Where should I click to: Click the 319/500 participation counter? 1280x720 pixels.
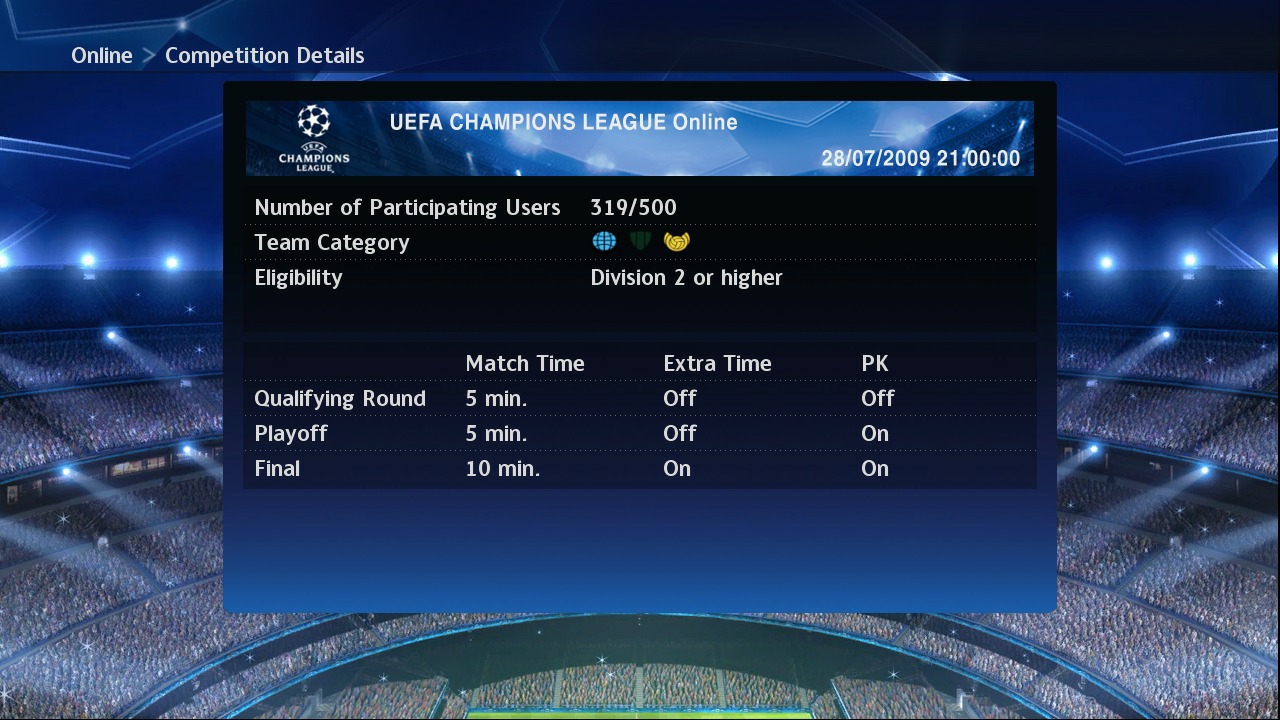point(633,207)
